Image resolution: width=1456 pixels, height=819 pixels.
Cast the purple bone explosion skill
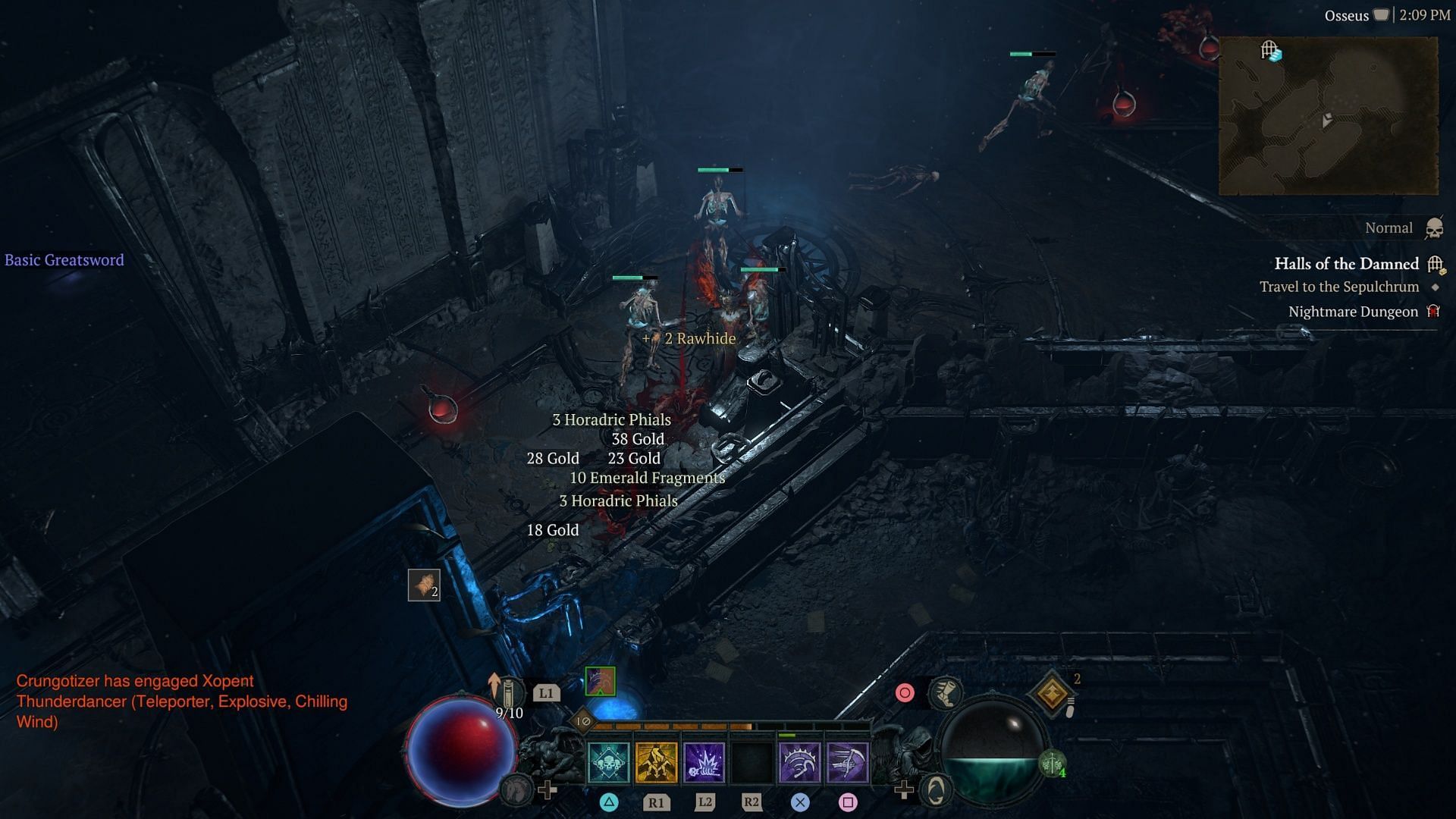point(704,762)
